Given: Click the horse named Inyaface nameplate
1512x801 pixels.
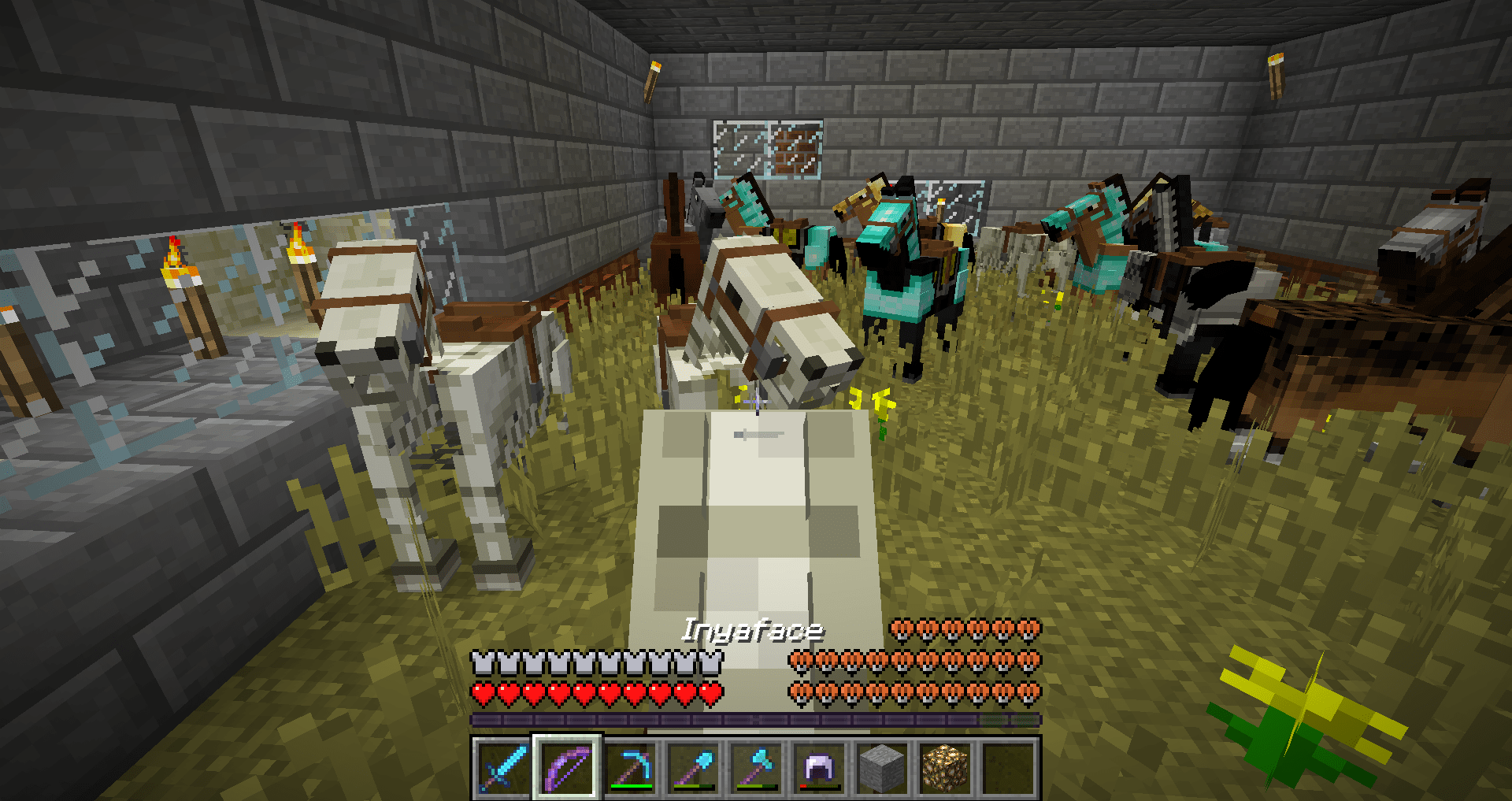Looking at the screenshot, I should 754,629.
